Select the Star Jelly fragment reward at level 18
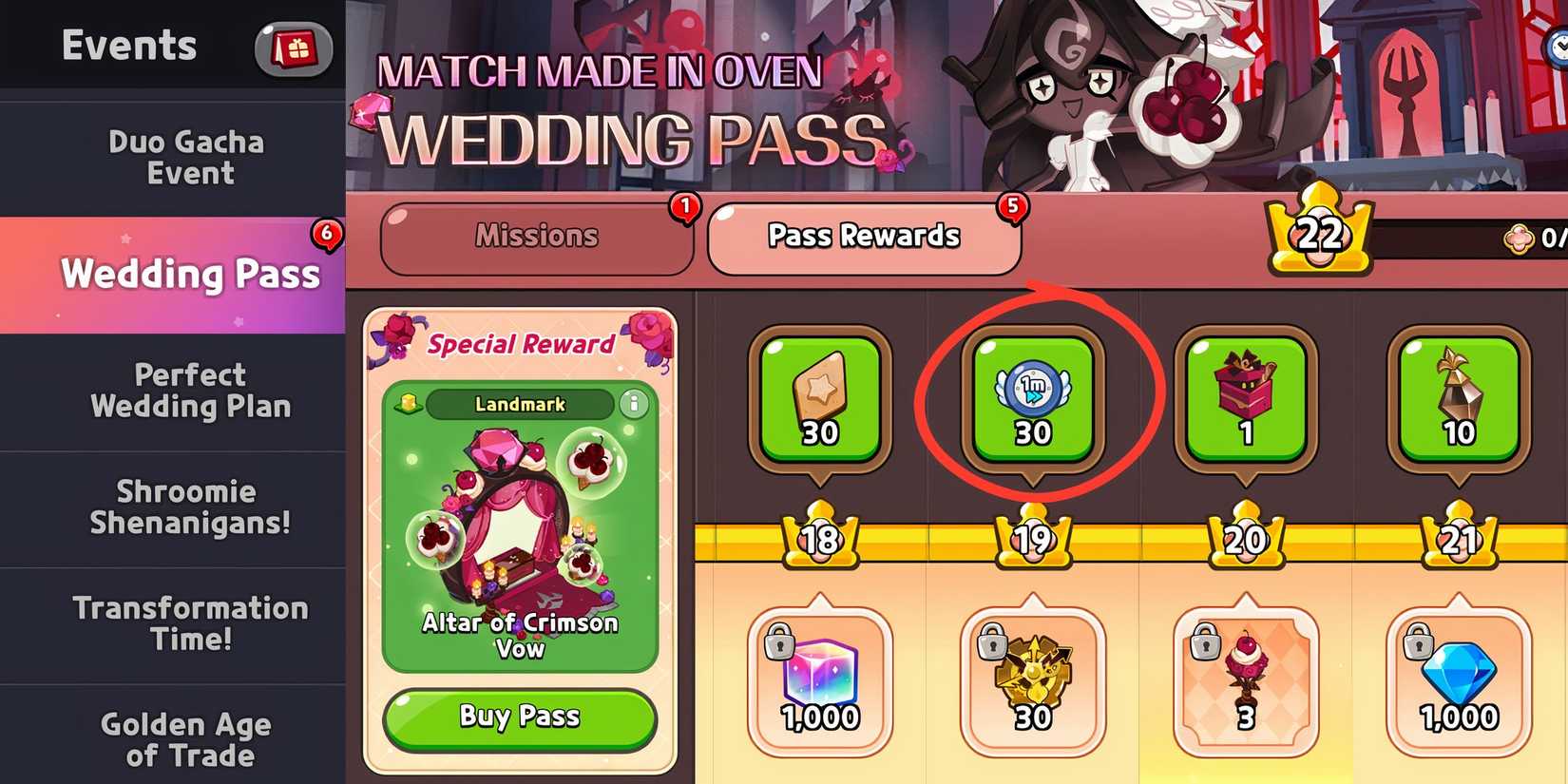This screenshot has width=1568, height=784. click(x=819, y=399)
